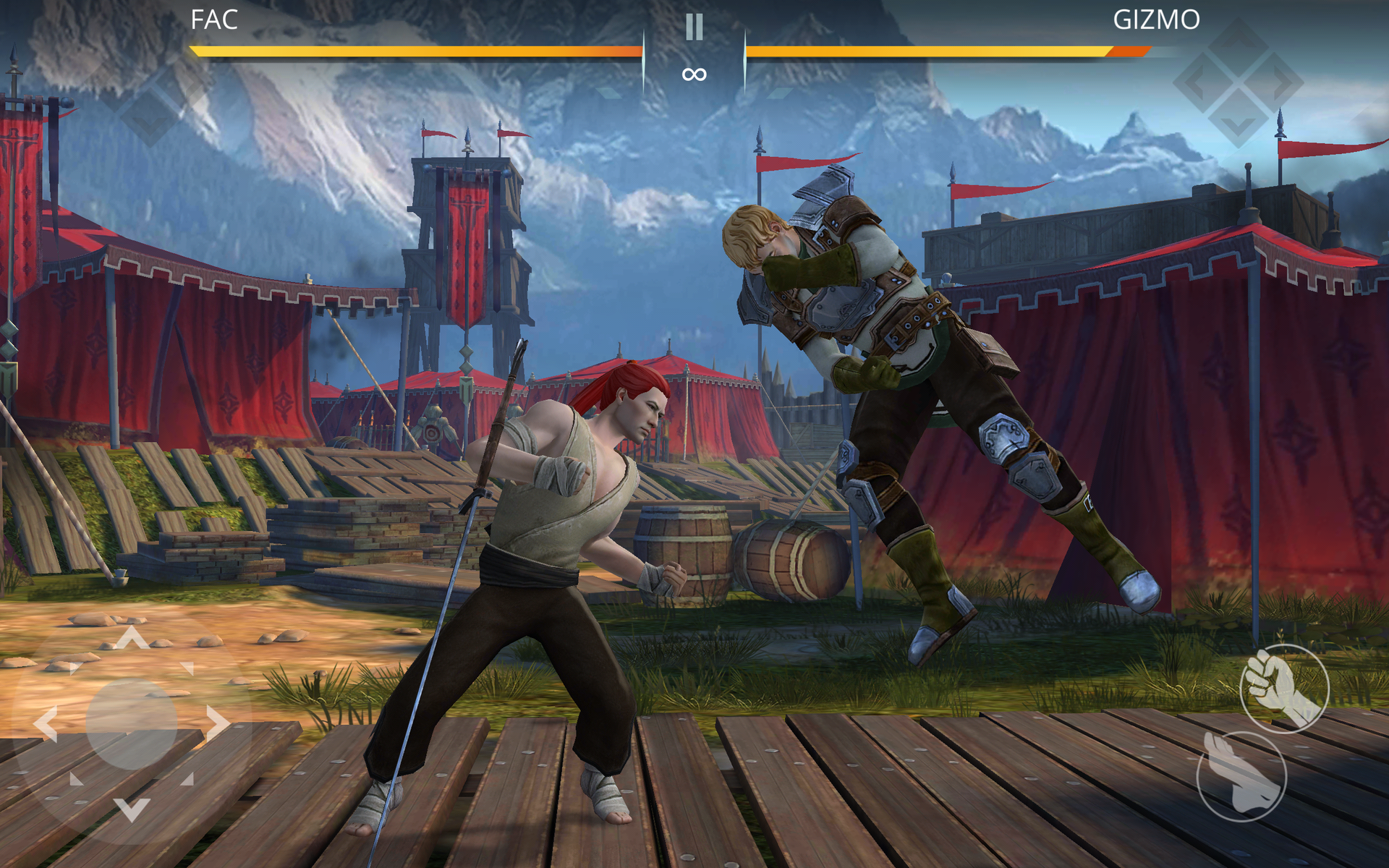Tap the foot kick attack button
The image size is (1389, 868).
pyautogui.click(x=1241, y=776)
